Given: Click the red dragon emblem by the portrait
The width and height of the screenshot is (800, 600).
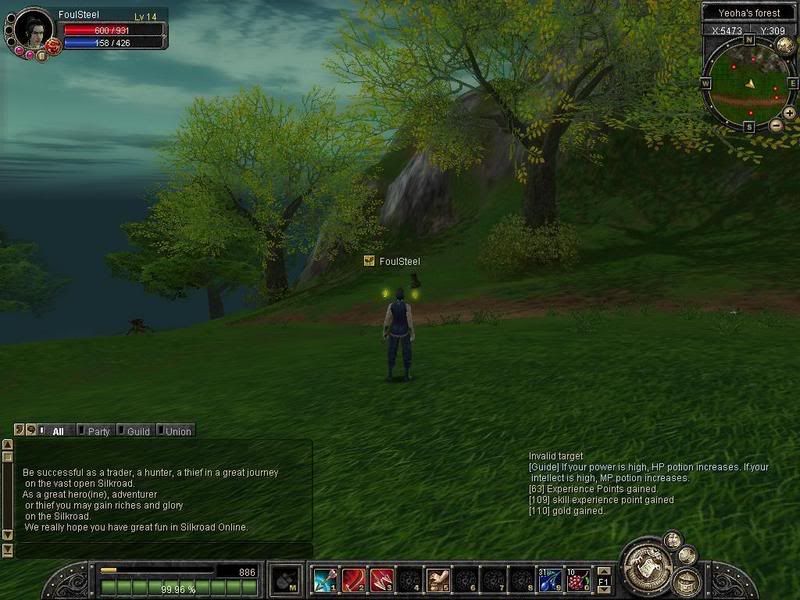Looking at the screenshot, I should (x=52, y=47).
